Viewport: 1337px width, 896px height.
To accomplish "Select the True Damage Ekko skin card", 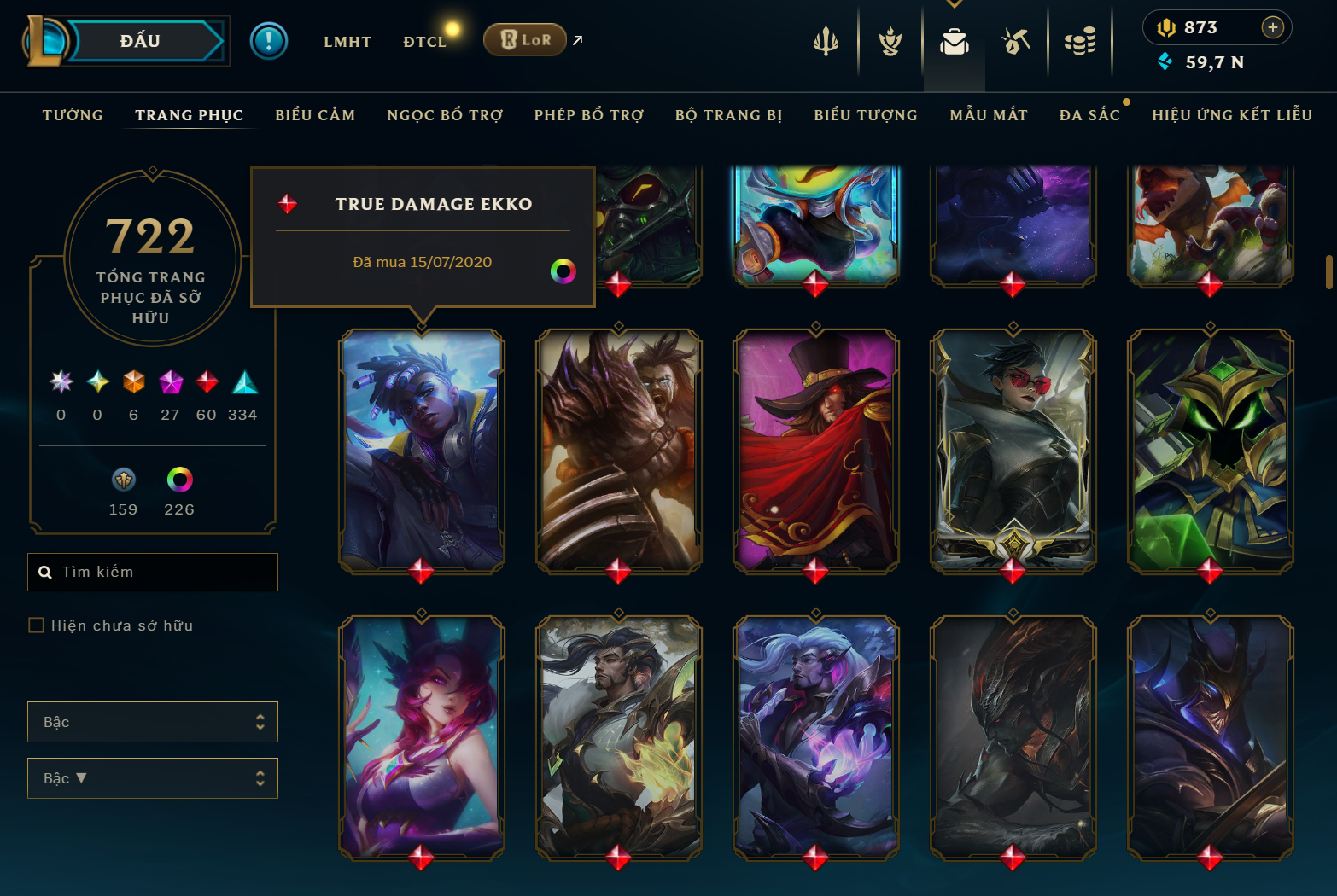I will point(422,451).
